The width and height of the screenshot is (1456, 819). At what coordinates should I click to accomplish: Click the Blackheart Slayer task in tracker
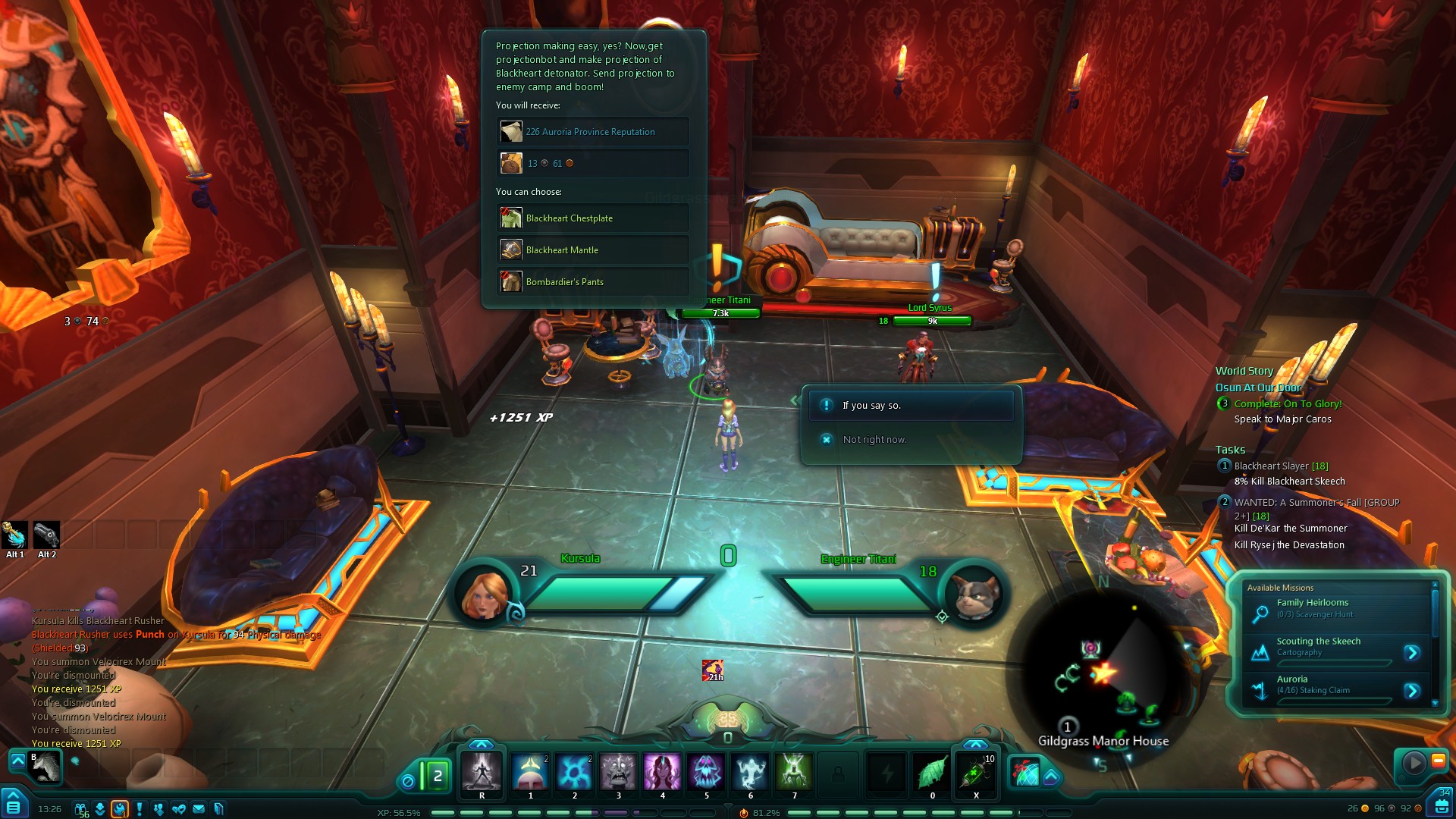click(x=1280, y=466)
